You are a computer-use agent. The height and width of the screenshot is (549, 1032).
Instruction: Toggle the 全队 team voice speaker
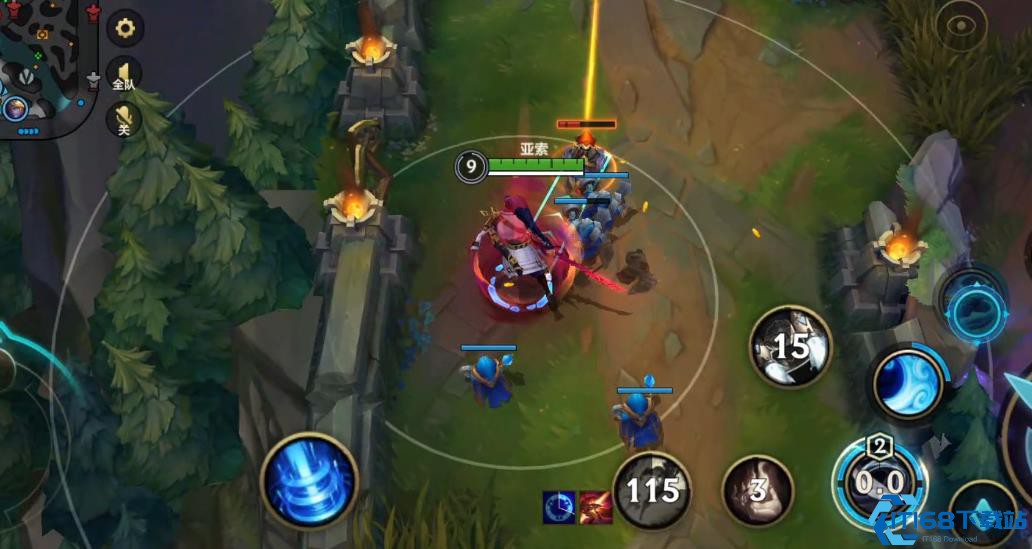[124, 73]
